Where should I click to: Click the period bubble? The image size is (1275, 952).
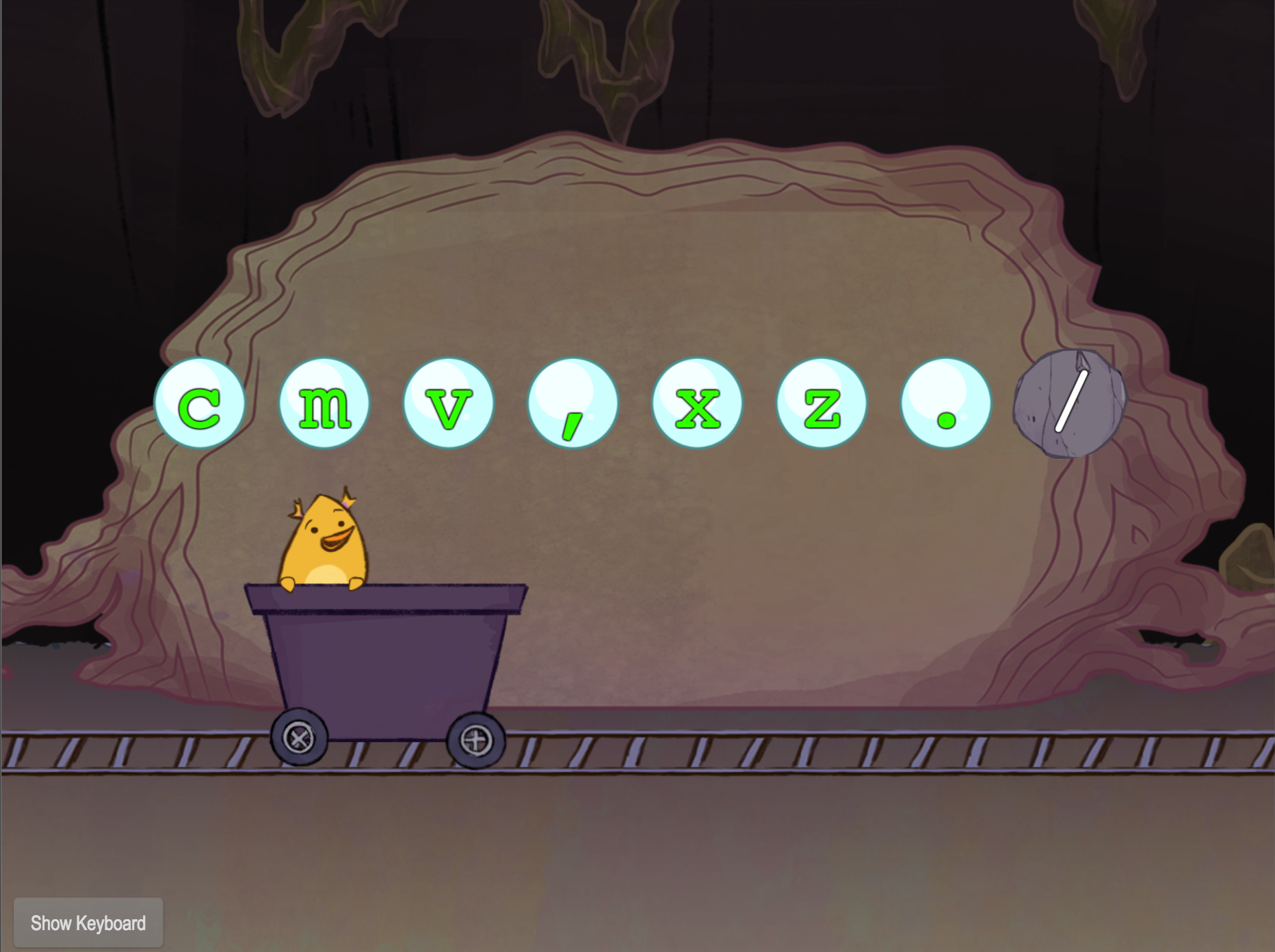click(947, 403)
